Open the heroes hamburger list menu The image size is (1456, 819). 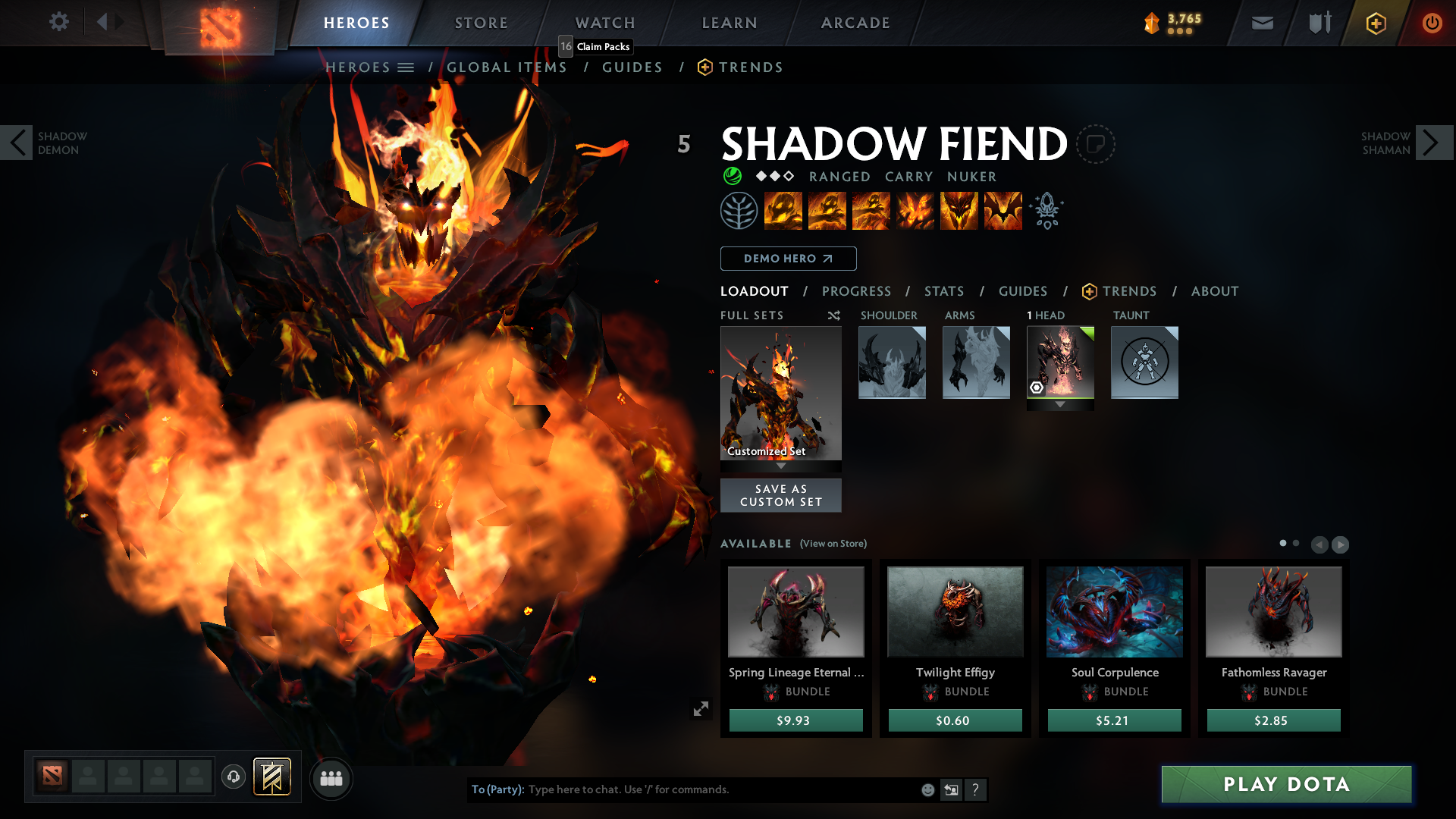407,67
